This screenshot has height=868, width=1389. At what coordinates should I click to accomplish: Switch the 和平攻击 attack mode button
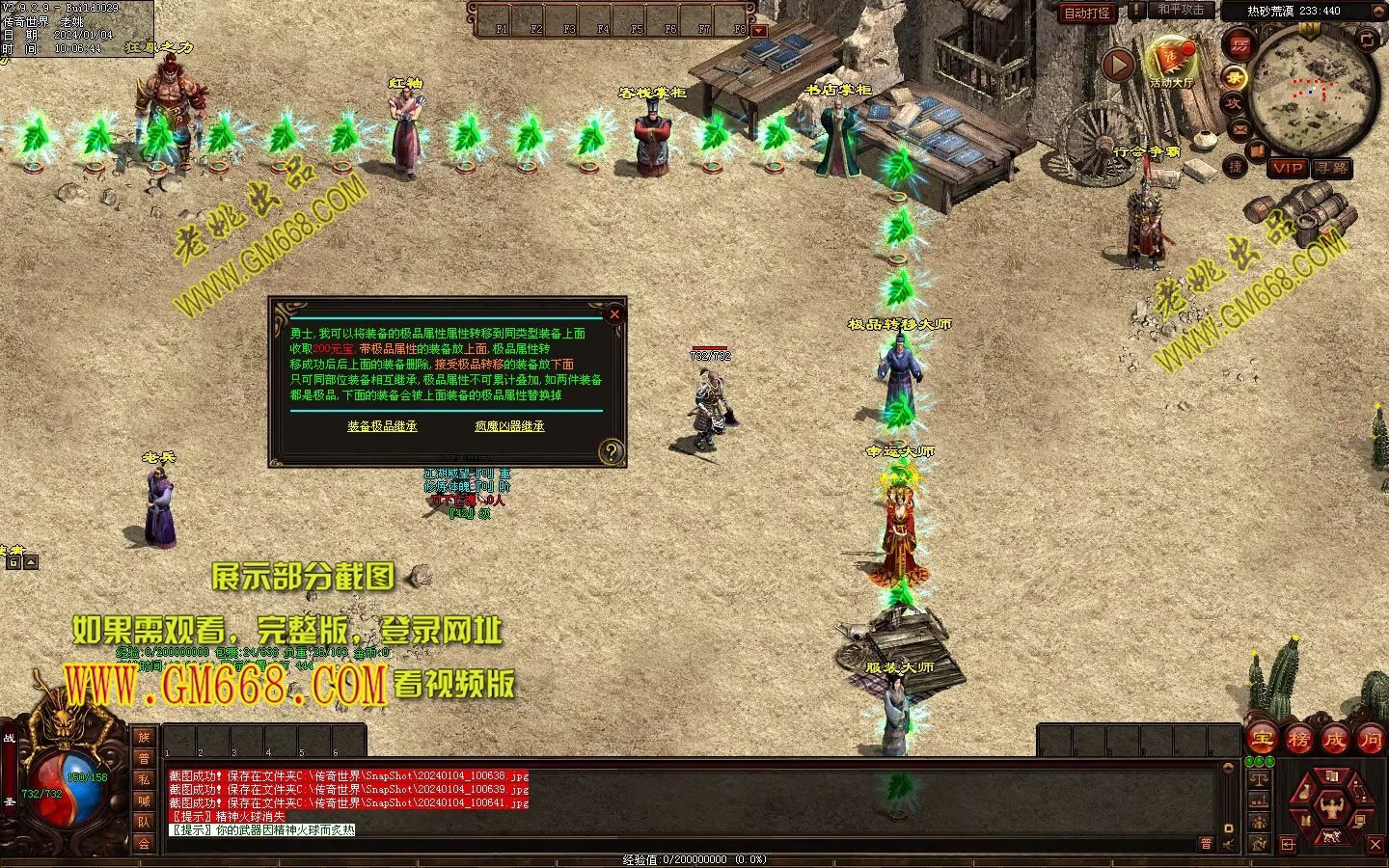coord(1181,11)
